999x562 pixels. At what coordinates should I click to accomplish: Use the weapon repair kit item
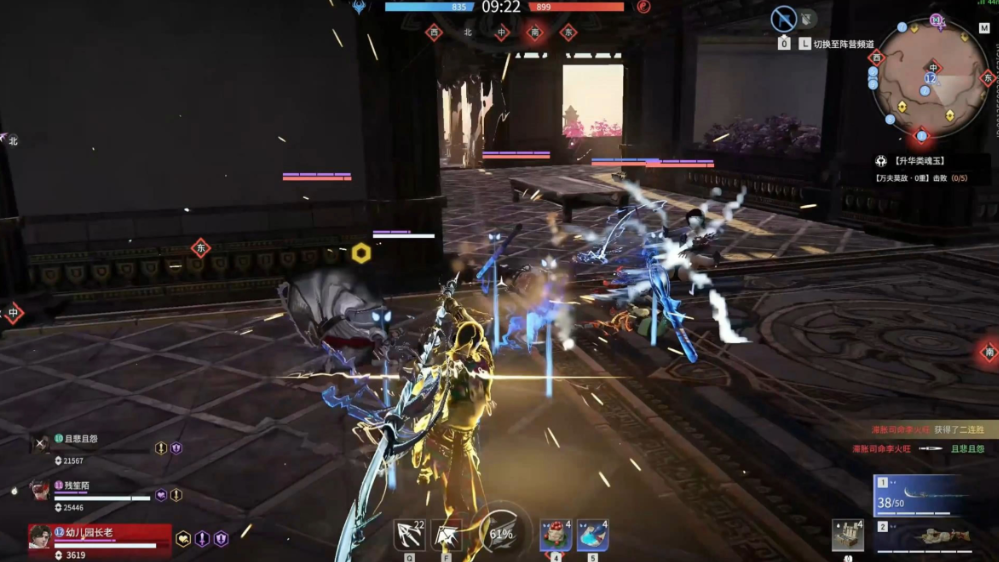click(848, 535)
